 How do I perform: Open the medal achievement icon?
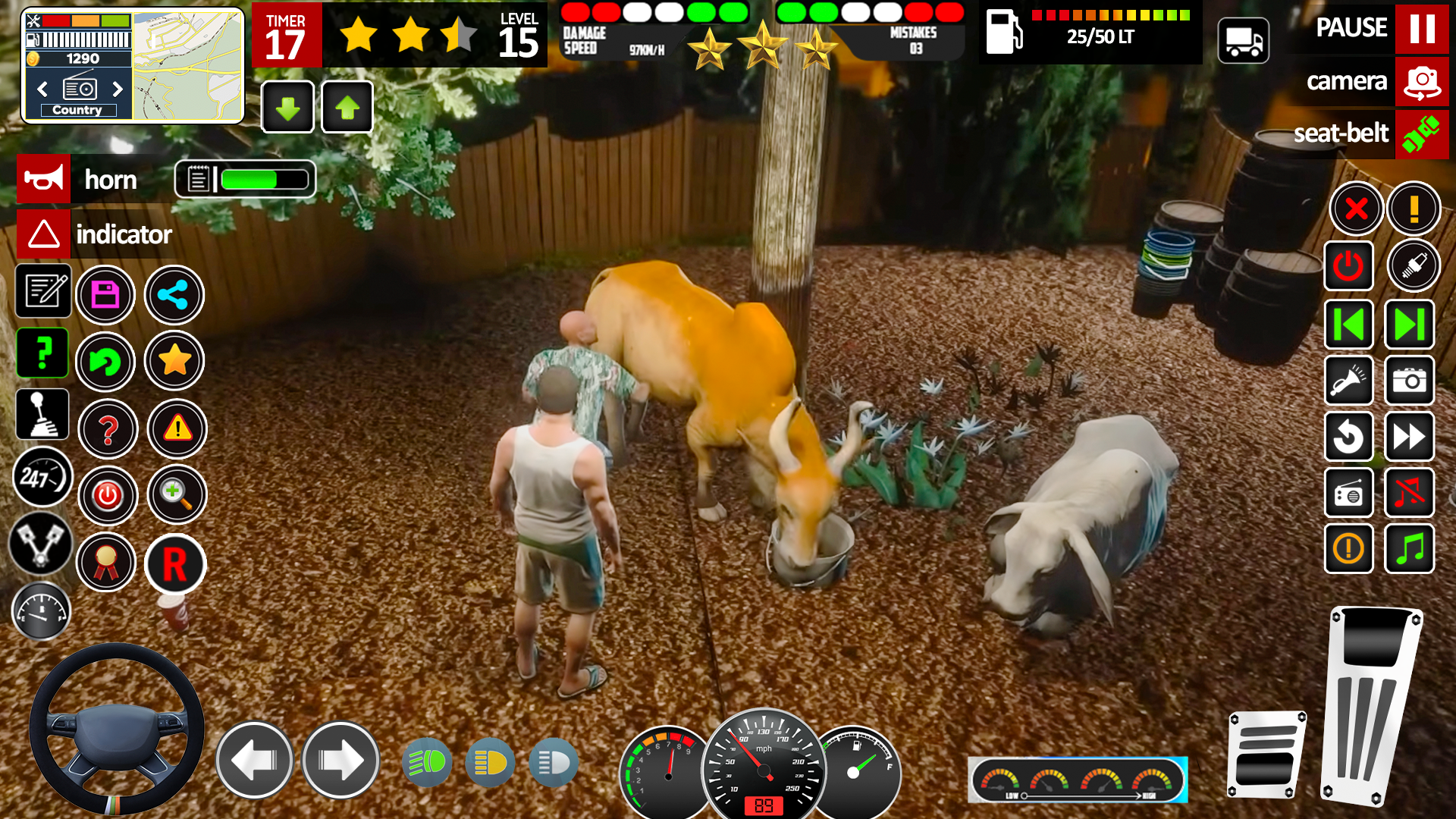[x=106, y=563]
